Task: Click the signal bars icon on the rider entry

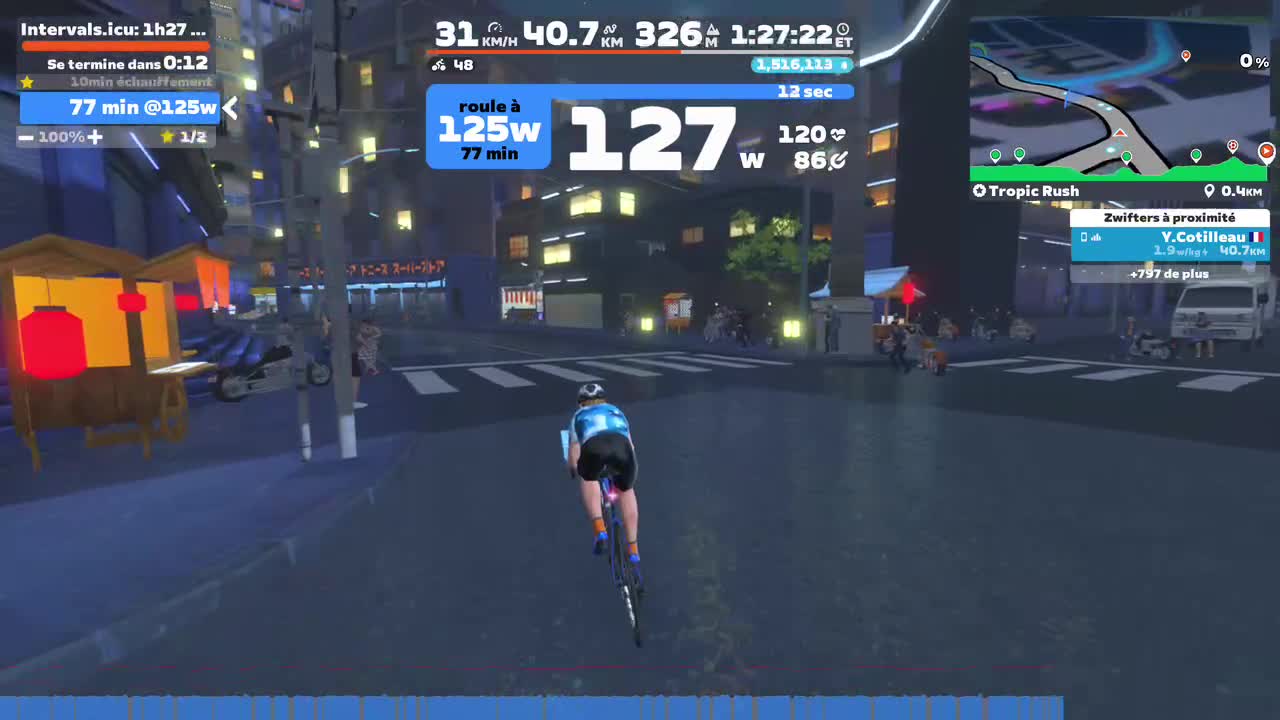Action: [1096, 237]
